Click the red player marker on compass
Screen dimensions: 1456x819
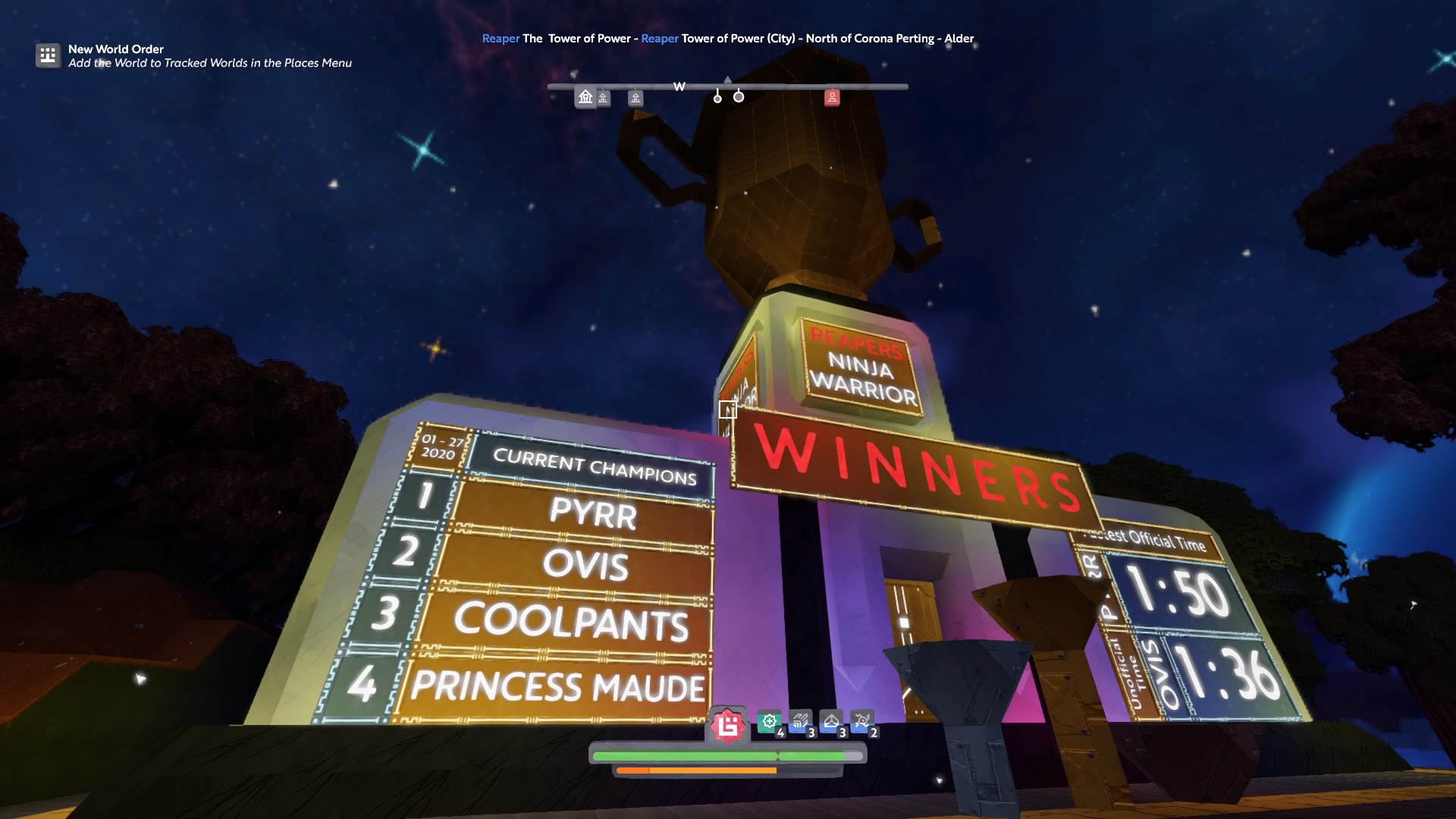832,97
